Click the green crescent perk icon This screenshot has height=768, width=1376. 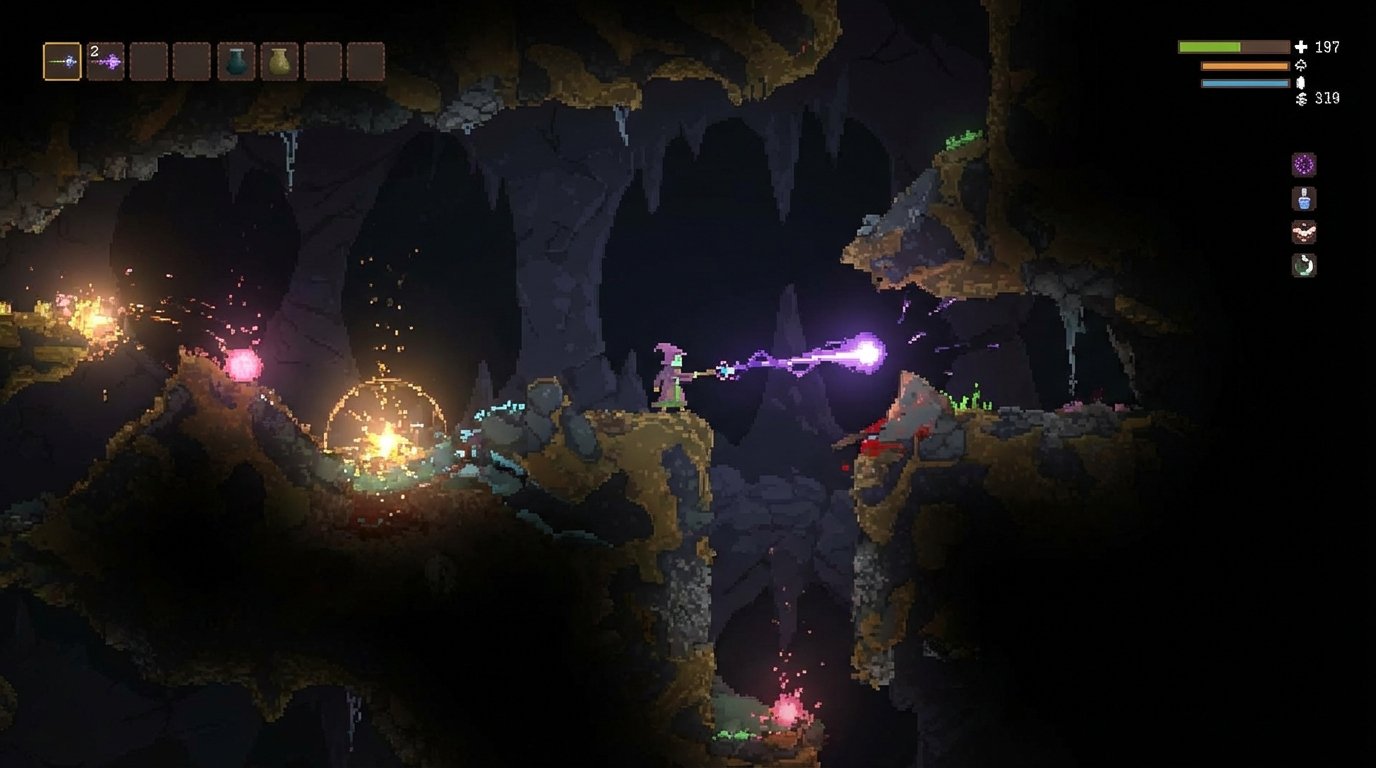(1303, 265)
